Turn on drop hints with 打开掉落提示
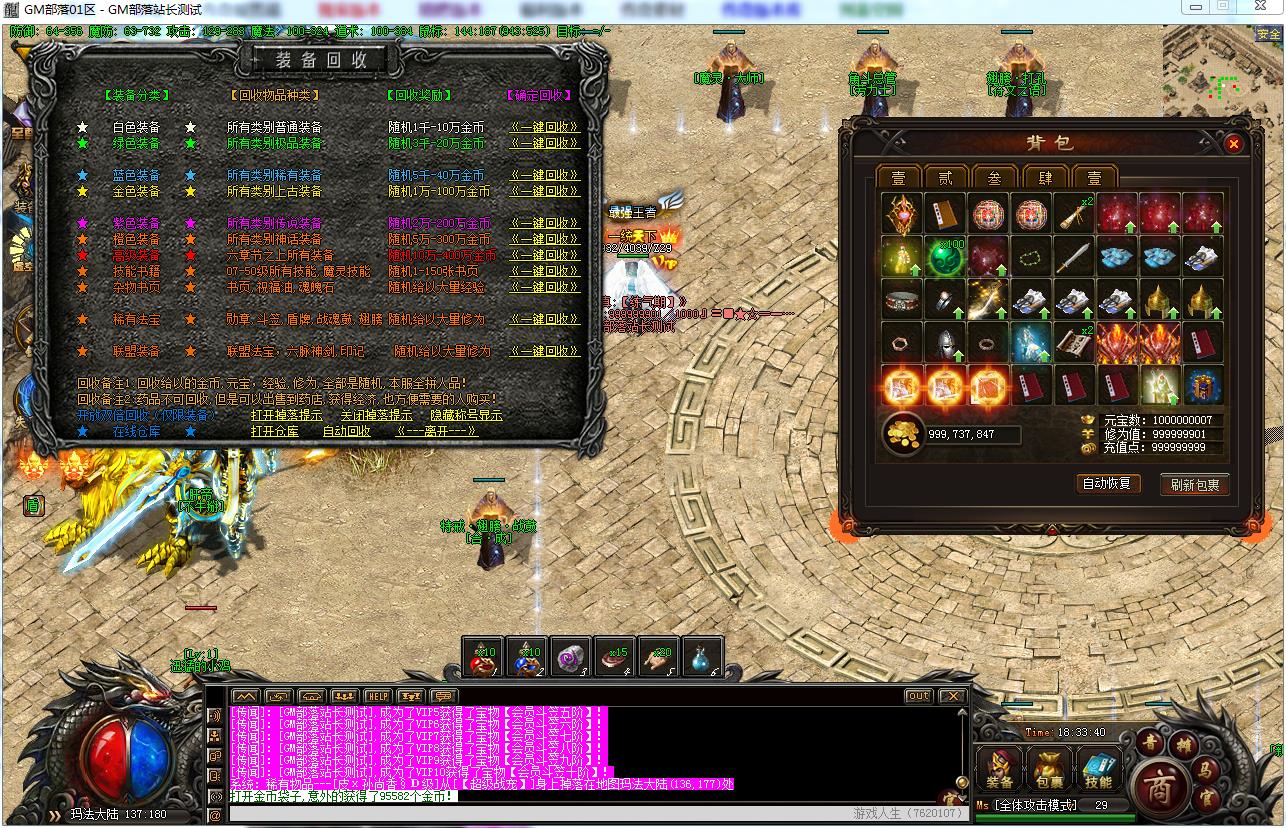1286x828 pixels. tap(286, 415)
